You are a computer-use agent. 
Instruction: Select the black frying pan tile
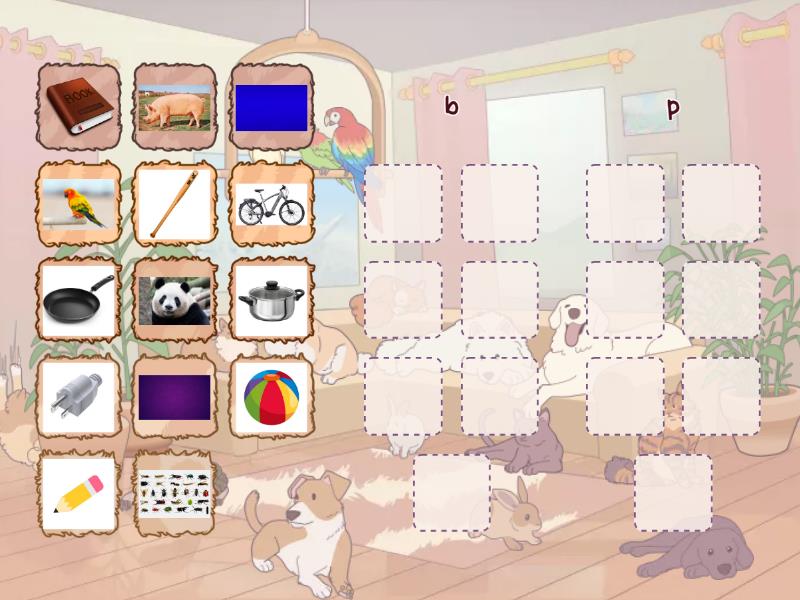79,300
